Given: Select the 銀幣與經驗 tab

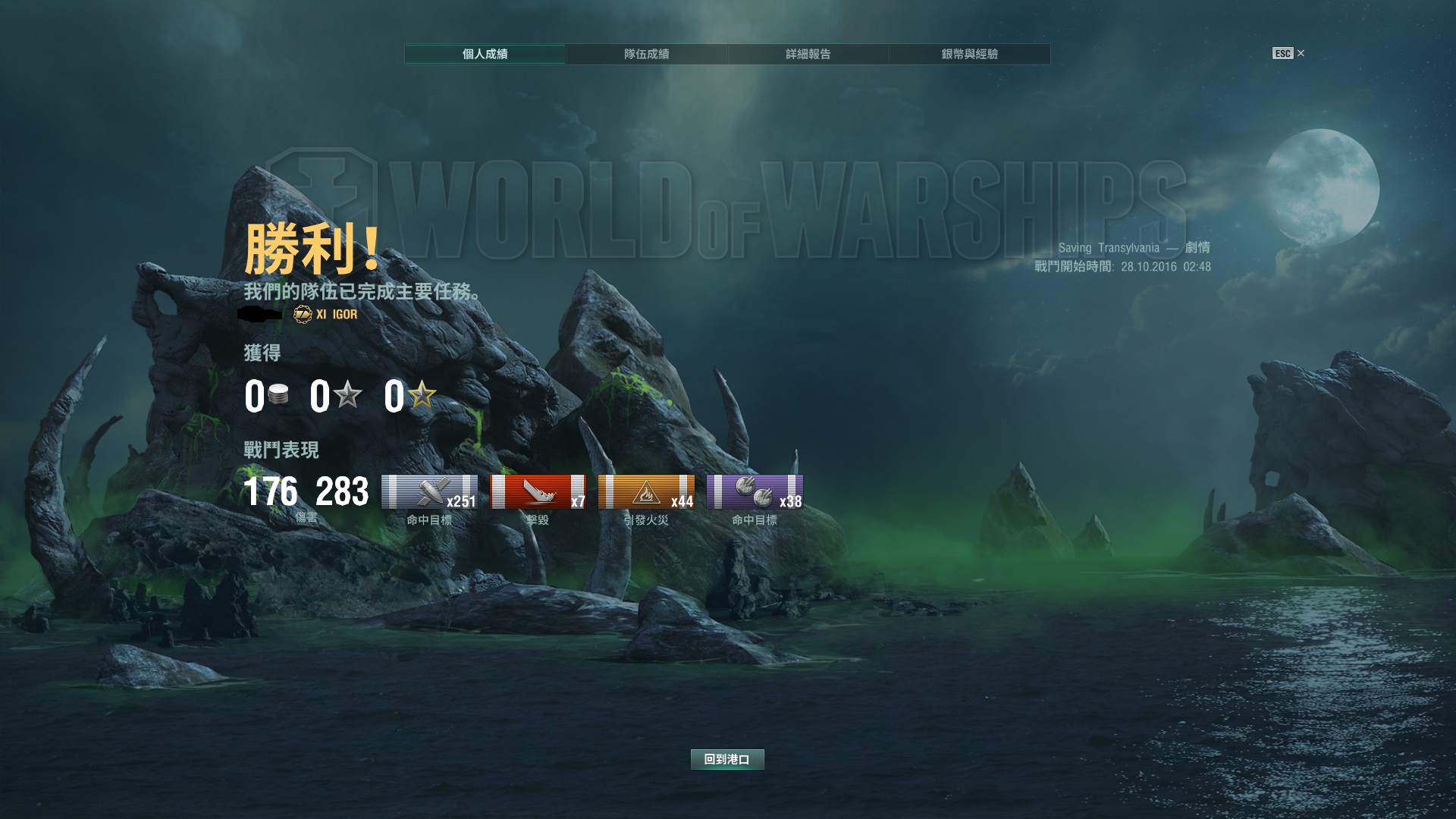Looking at the screenshot, I should coord(969,54).
